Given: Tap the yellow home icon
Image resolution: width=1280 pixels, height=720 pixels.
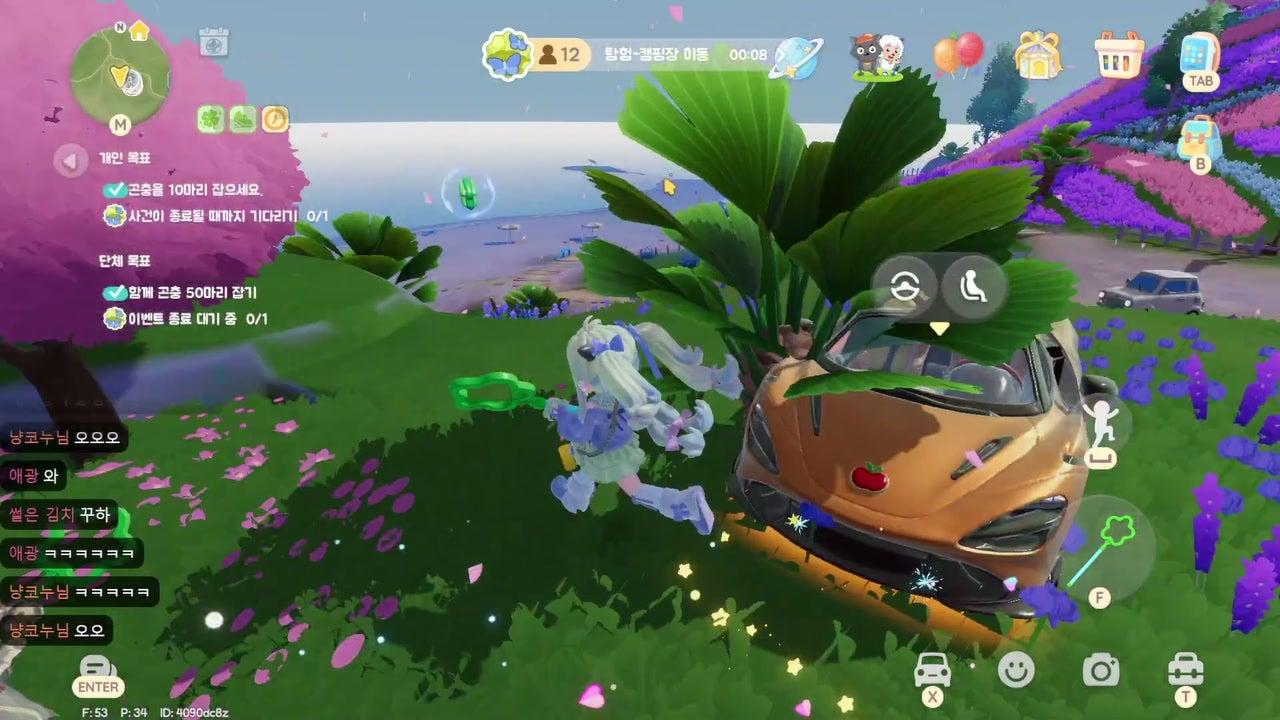Looking at the screenshot, I should click(x=139, y=30).
